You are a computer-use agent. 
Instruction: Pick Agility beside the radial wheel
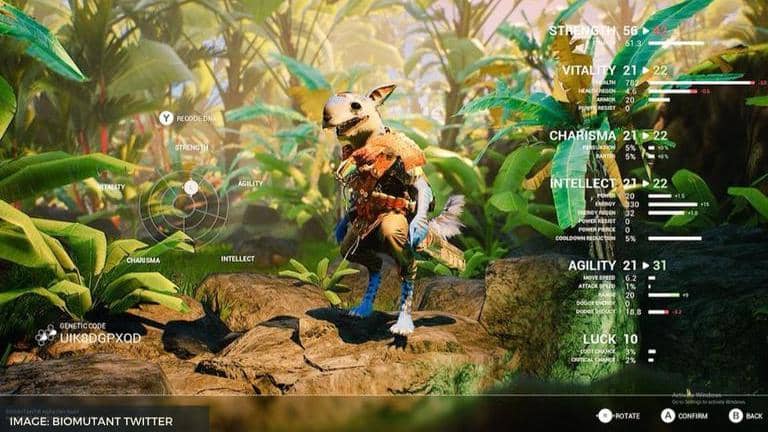[250, 183]
